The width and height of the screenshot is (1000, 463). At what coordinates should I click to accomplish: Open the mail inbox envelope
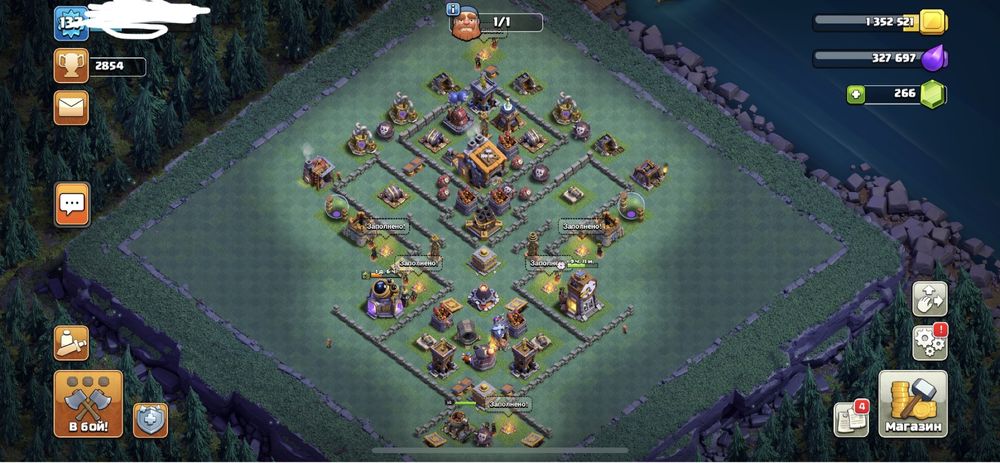(71, 107)
